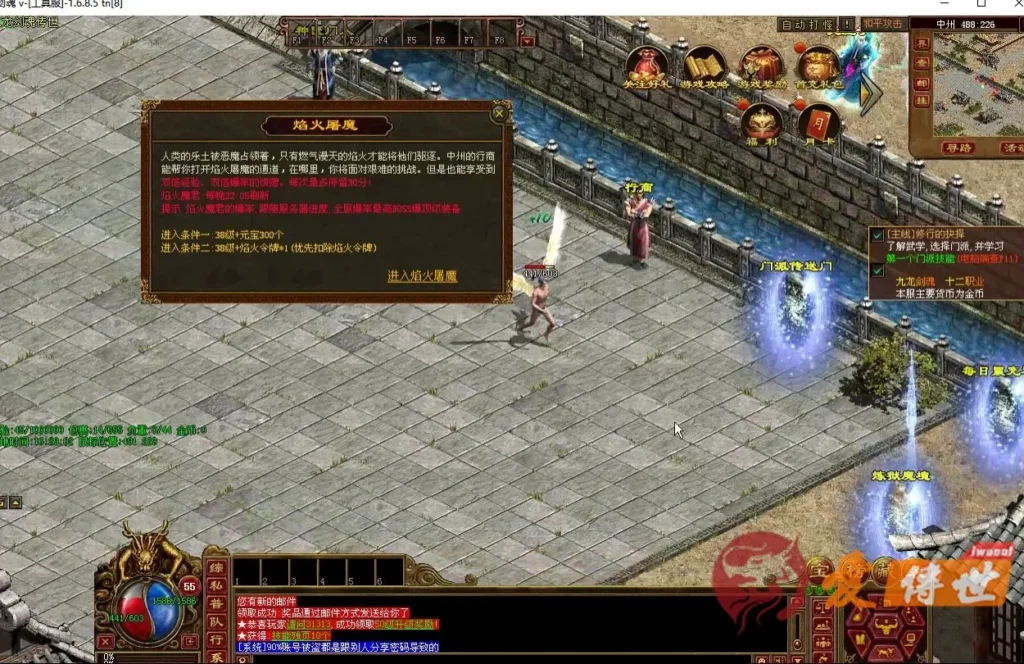Screen dimensions: 1024x664
Task: Close the 焰火屠魔 dialog window
Action: [x=499, y=114]
